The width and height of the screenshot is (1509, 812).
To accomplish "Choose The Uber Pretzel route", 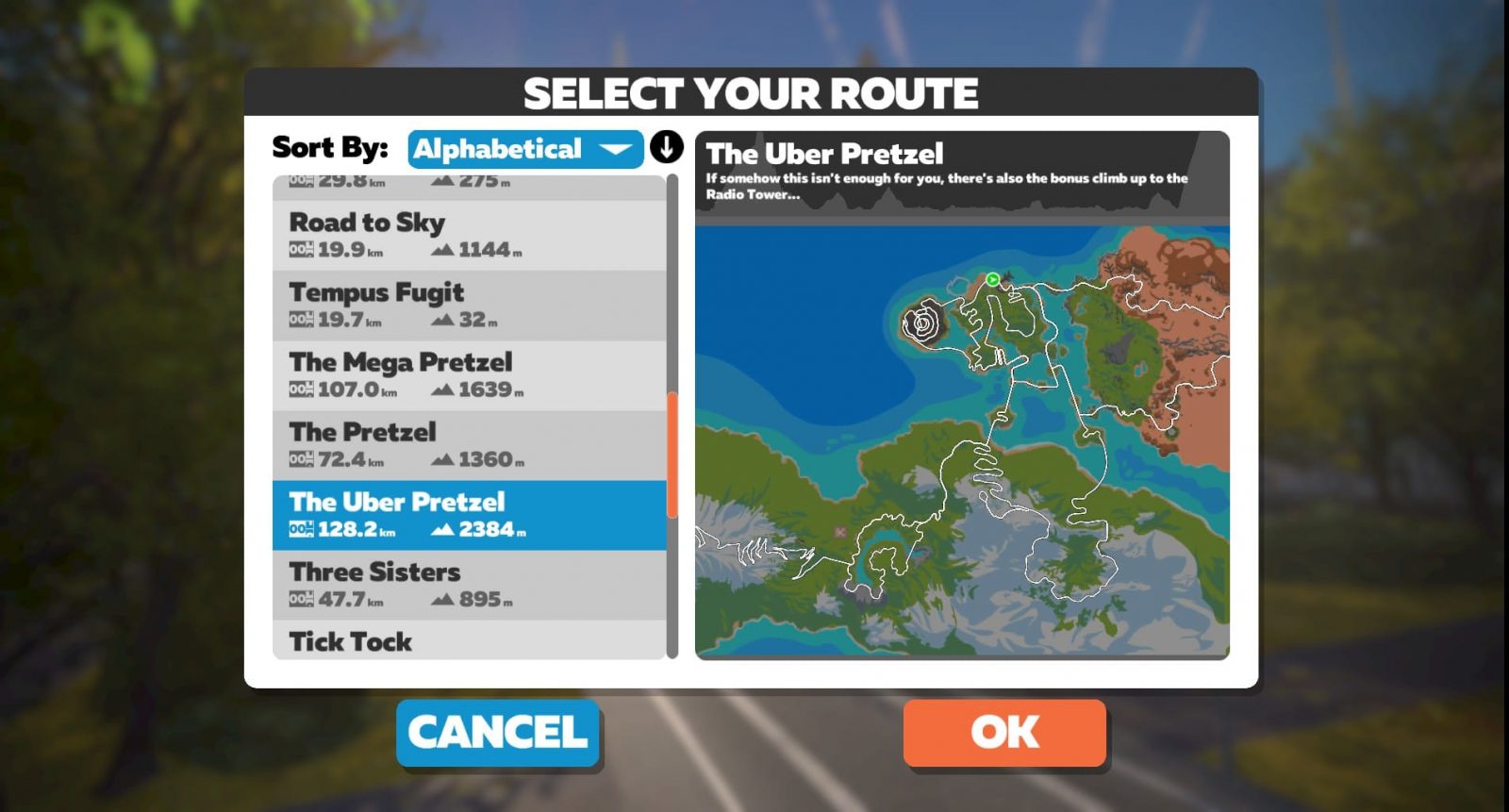I will (x=469, y=515).
